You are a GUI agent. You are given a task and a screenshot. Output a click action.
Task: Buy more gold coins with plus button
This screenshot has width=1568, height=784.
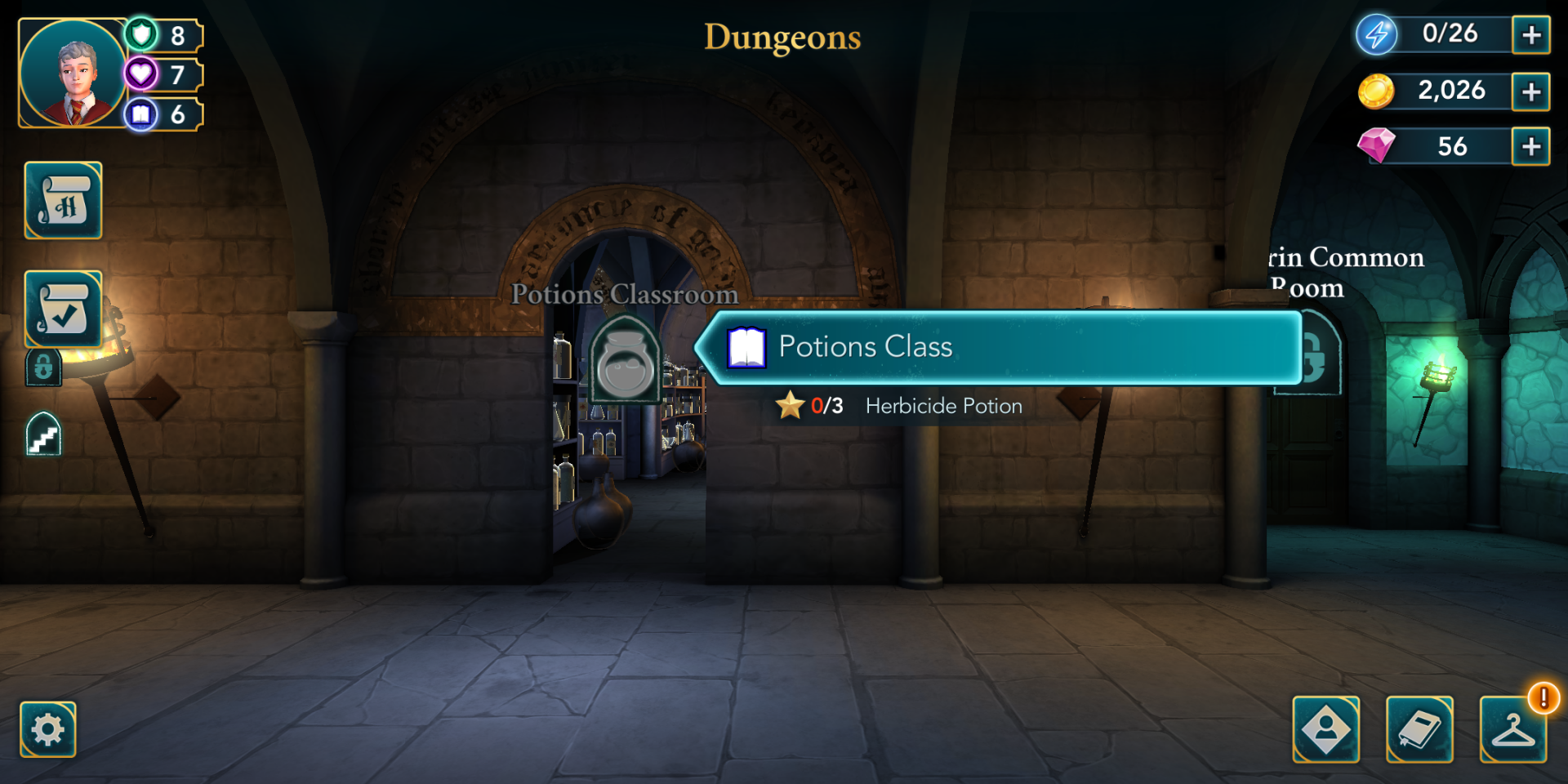click(x=1530, y=91)
